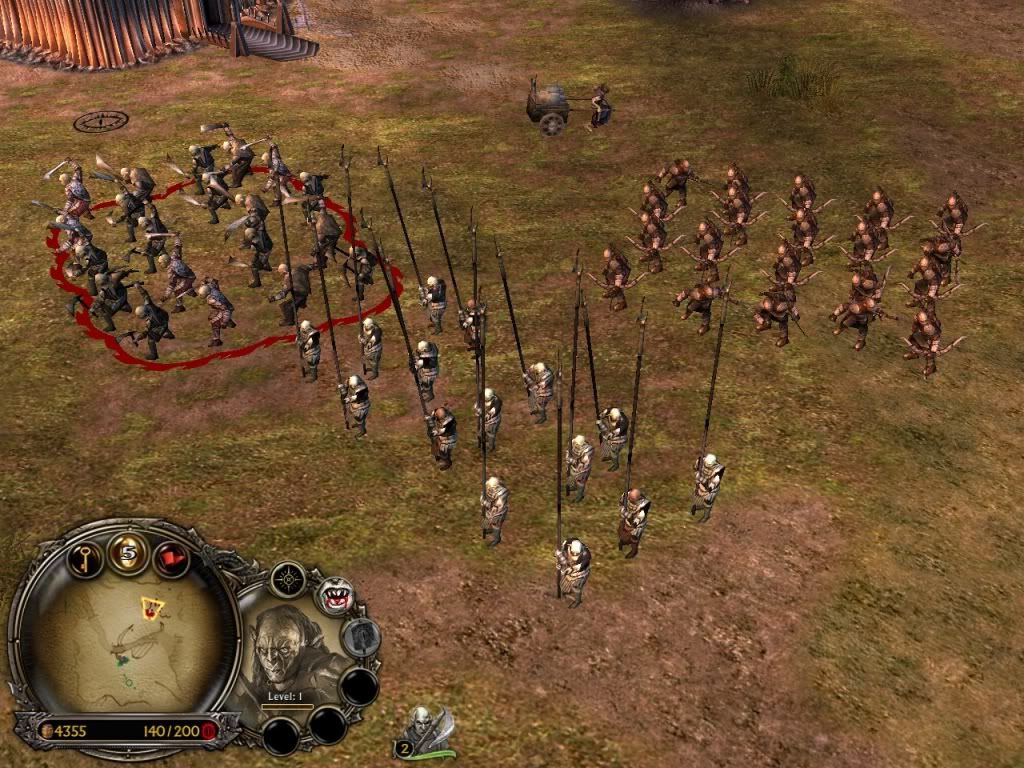1024x768 pixels.
Task: Open the gold key options menu
Action: (x=85, y=555)
